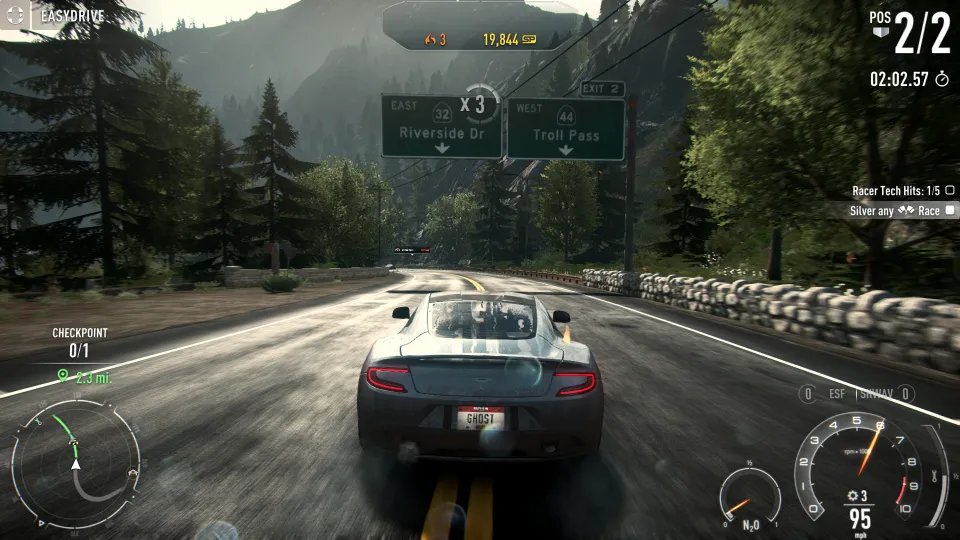The width and height of the screenshot is (960, 540).
Task: Select the Checkpoint 0/1 tracker
Action: point(79,342)
